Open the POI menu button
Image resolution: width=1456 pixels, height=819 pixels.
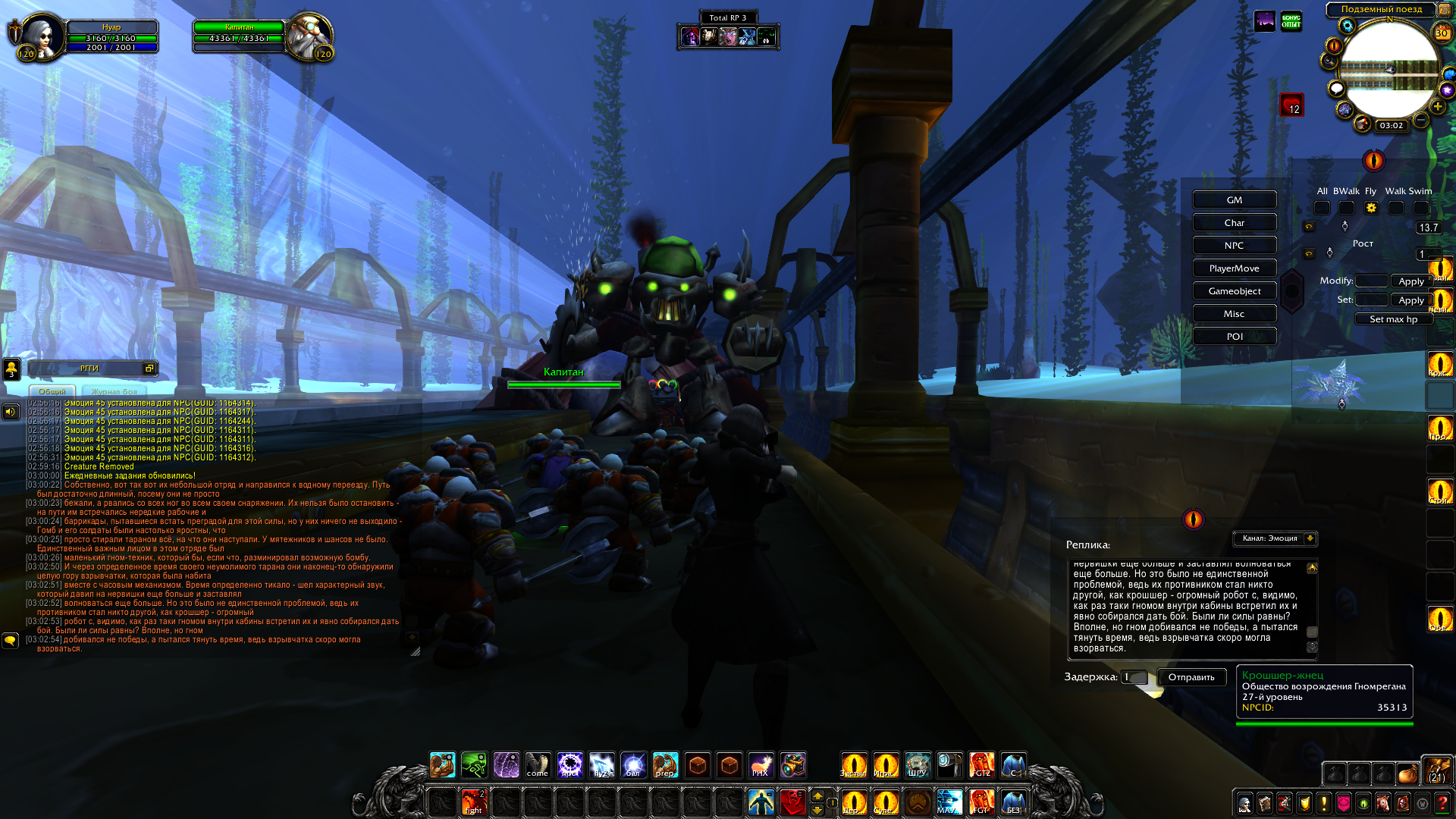pyautogui.click(x=1234, y=337)
